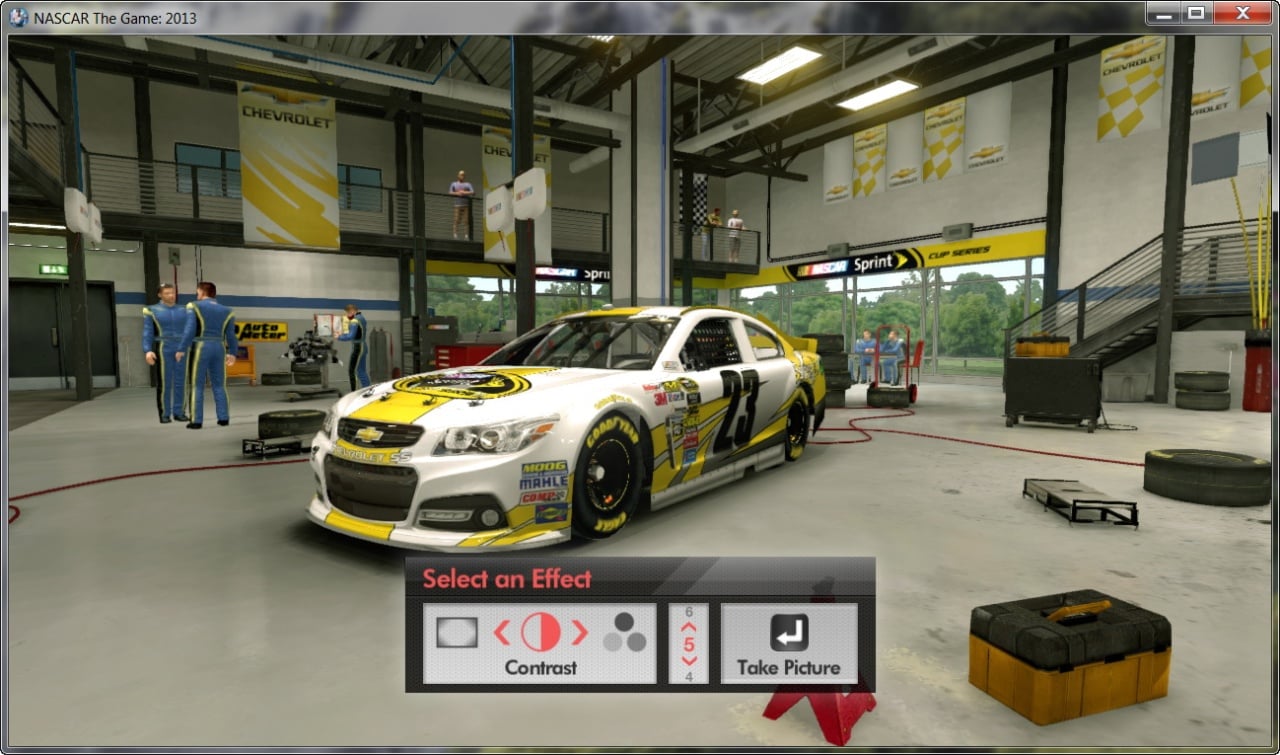
Task: Advance to the next effect with right arrow
Action: (579, 632)
